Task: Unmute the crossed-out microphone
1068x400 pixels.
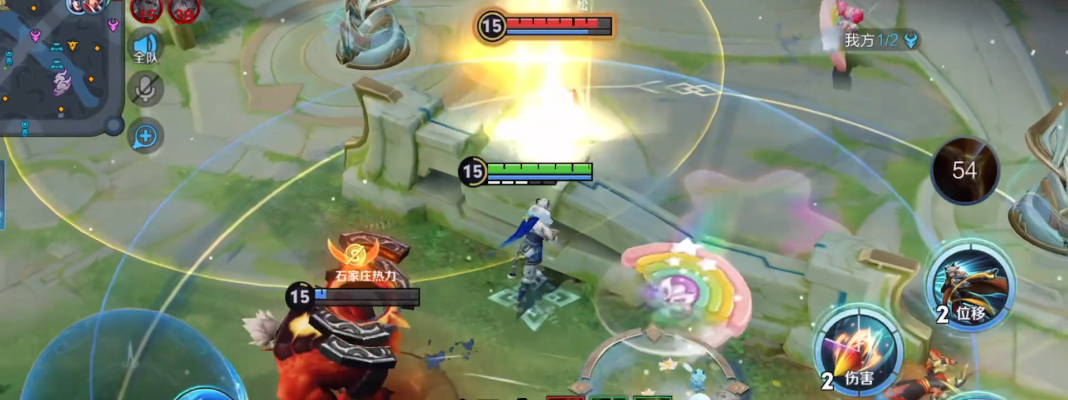Action: pos(146,89)
